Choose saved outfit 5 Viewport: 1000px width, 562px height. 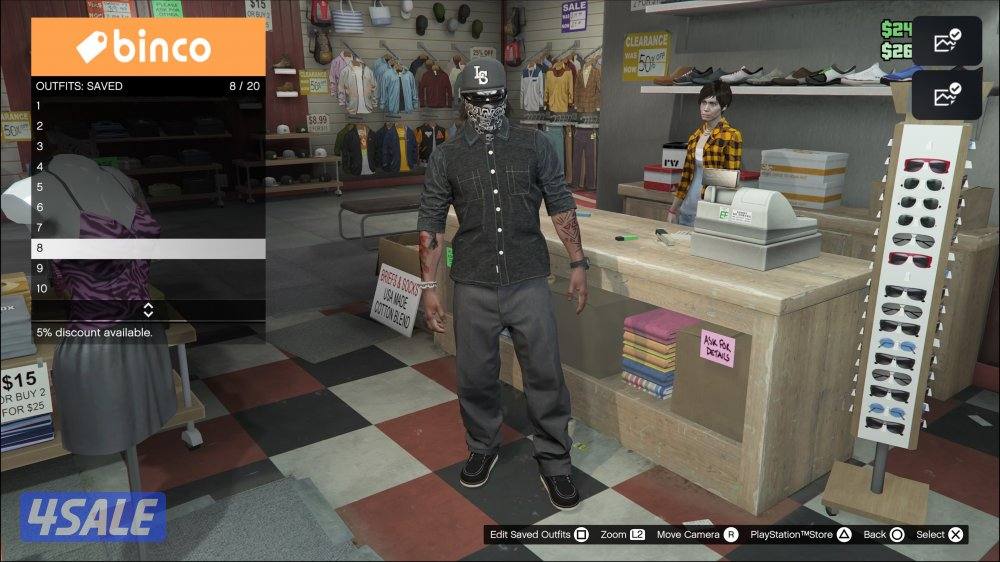click(x=148, y=187)
